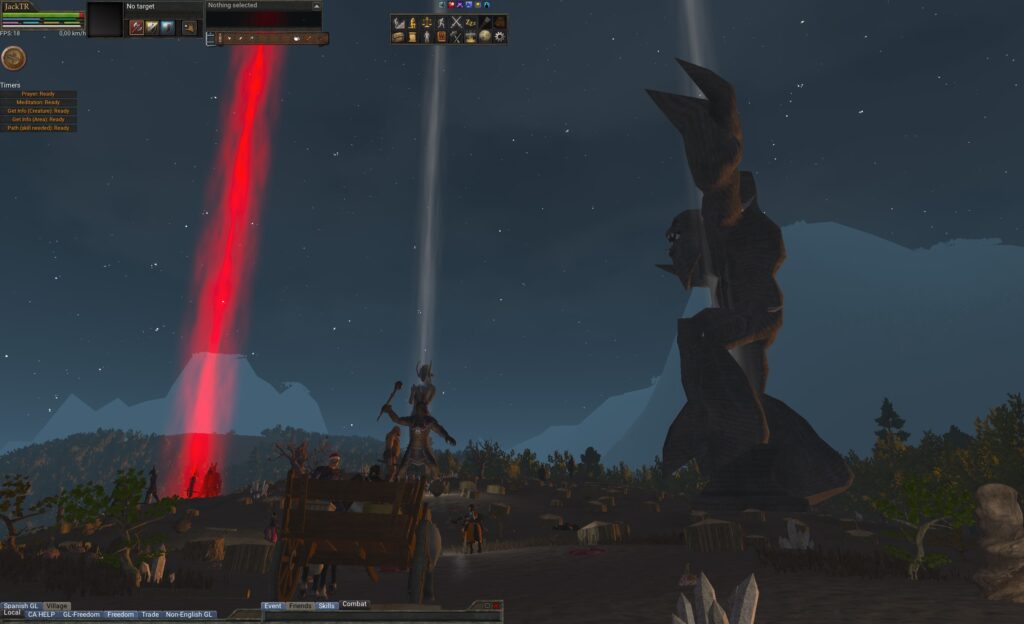Click the sleep bonus Zzz icon
This screenshot has width=1024, height=624.
tap(470, 22)
